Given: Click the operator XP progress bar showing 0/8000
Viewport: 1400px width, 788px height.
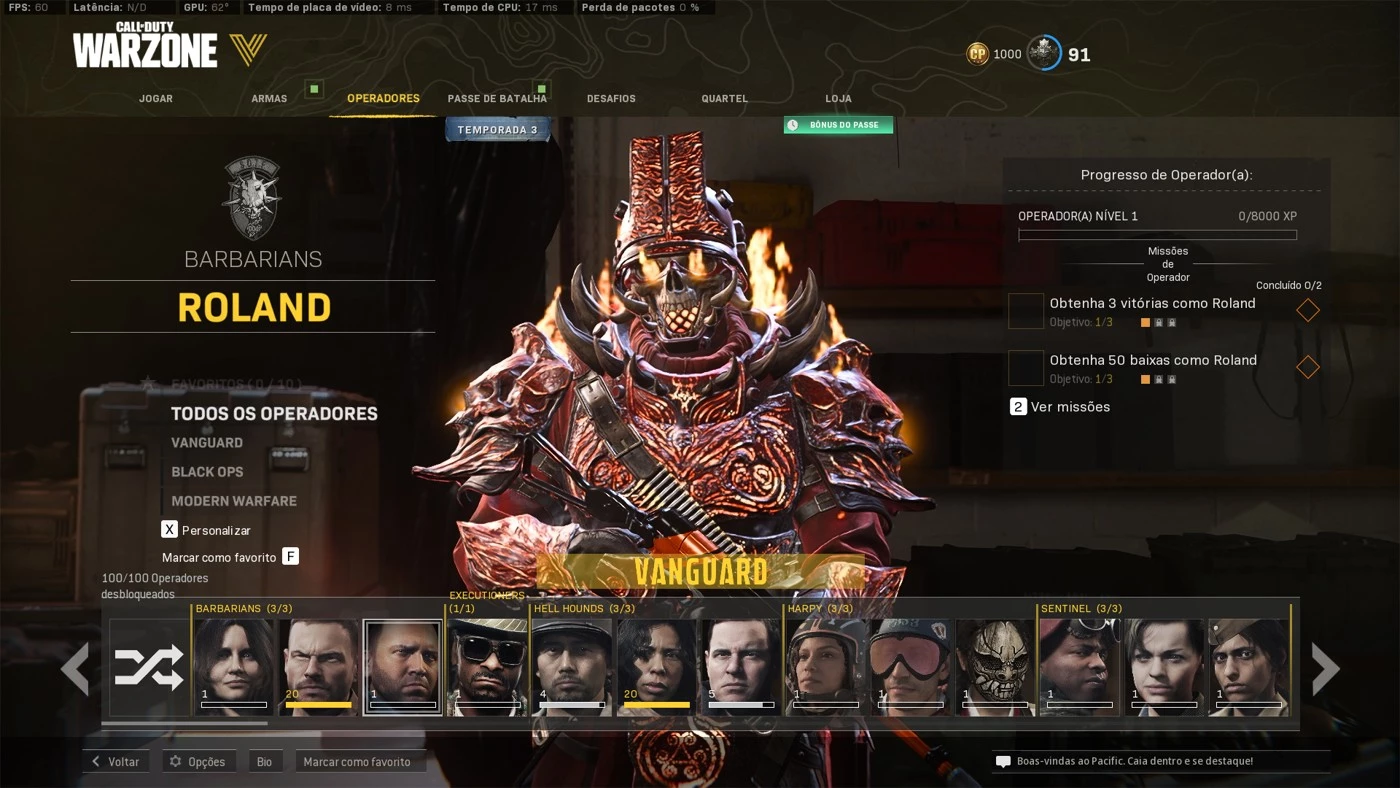Looking at the screenshot, I should click(x=1157, y=233).
